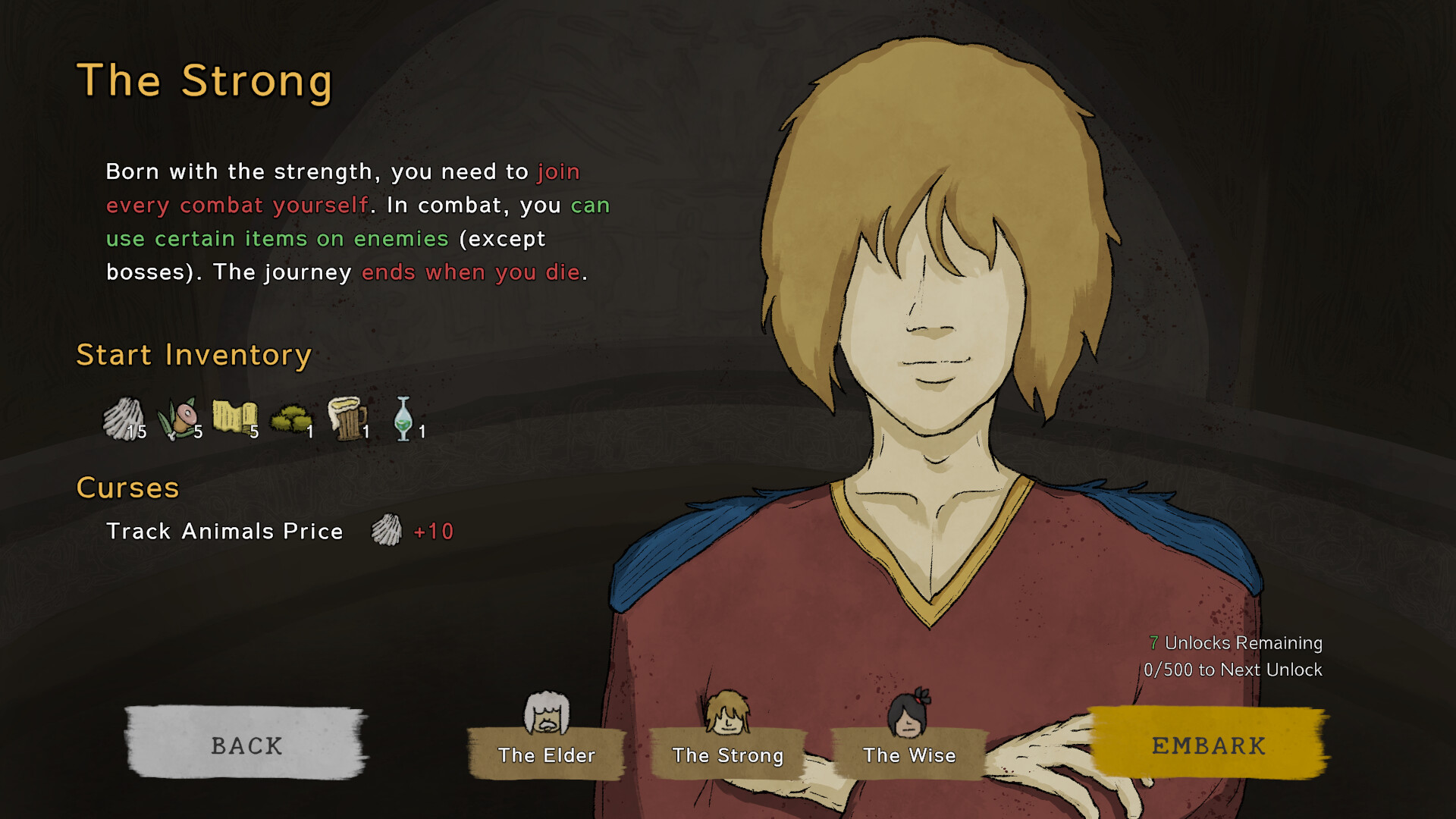Inspect the silver currency stack of 15
Image resolution: width=1456 pixels, height=819 pixels.
pos(124,419)
